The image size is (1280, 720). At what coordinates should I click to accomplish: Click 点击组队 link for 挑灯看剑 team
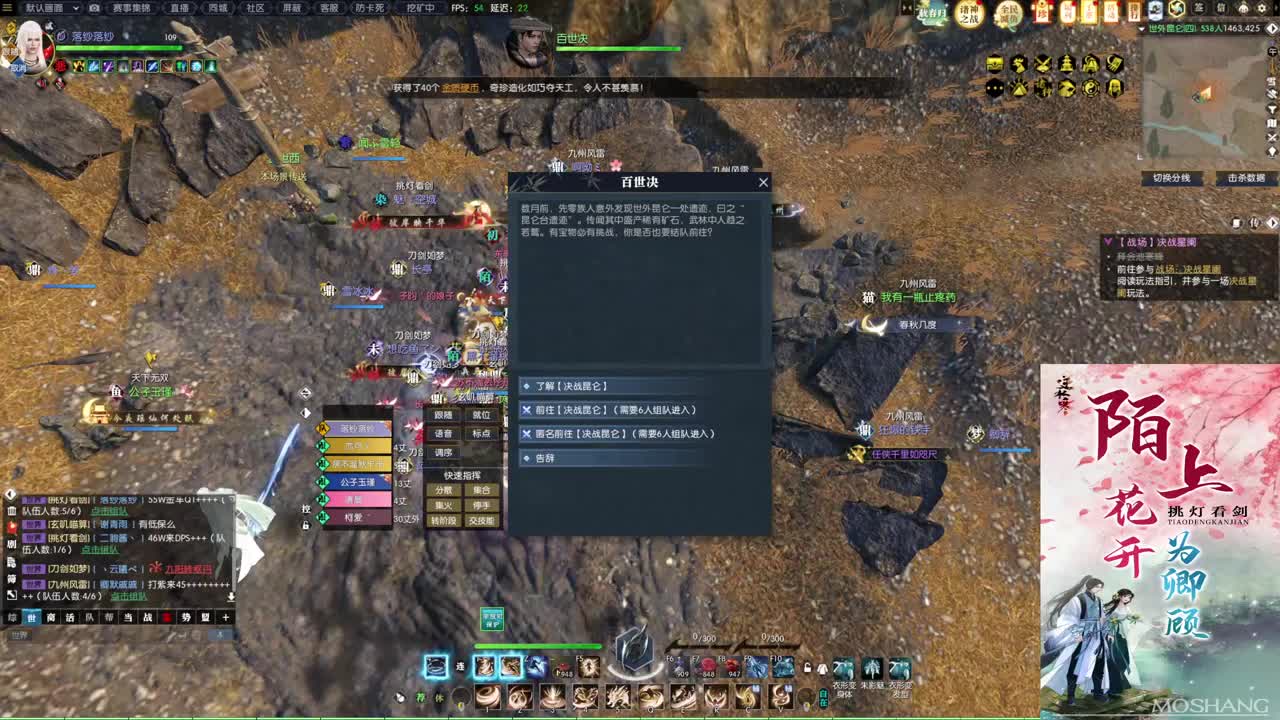pos(110,512)
